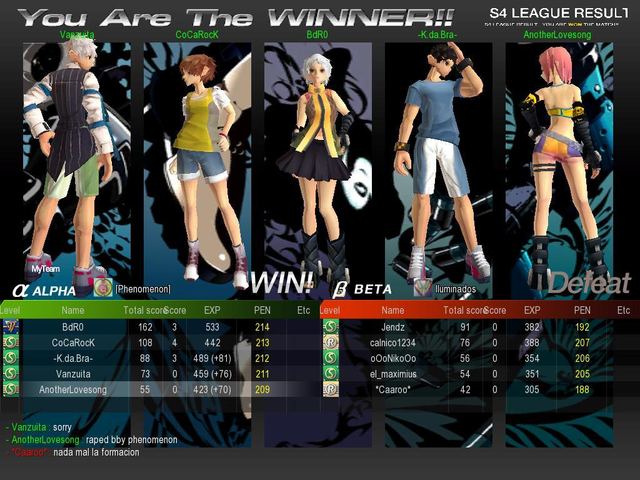
Task: Click the Alpha team PEN column header
Action: pyautogui.click(x=263, y=311)
